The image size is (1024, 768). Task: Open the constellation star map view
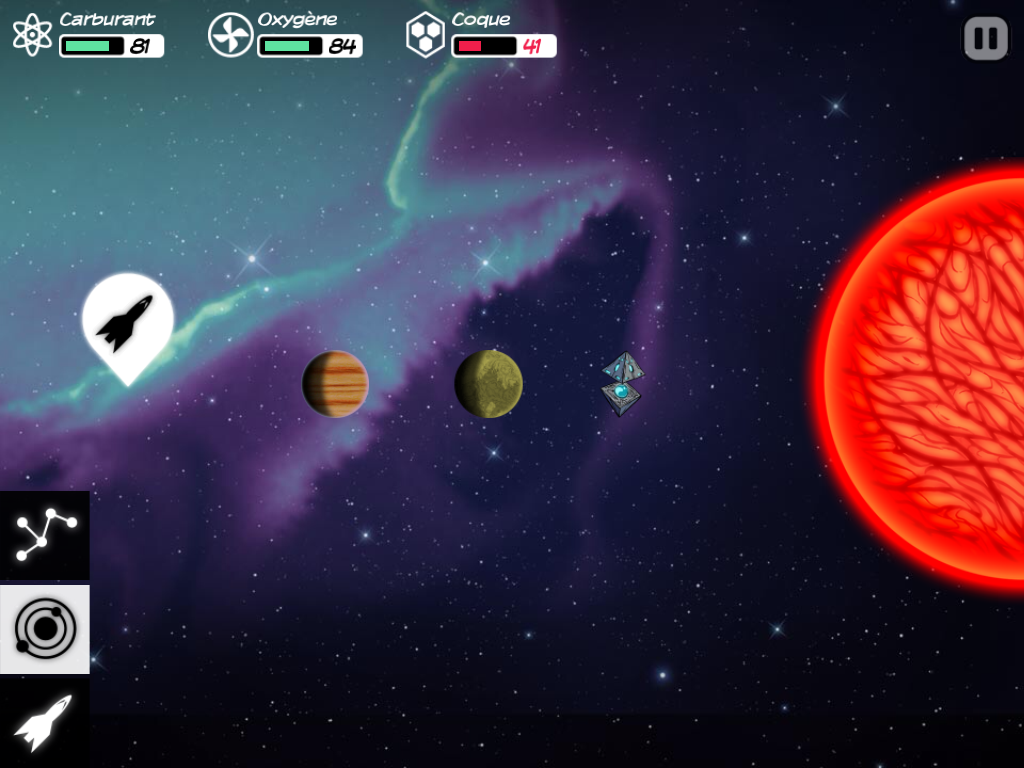coord(45,534)
